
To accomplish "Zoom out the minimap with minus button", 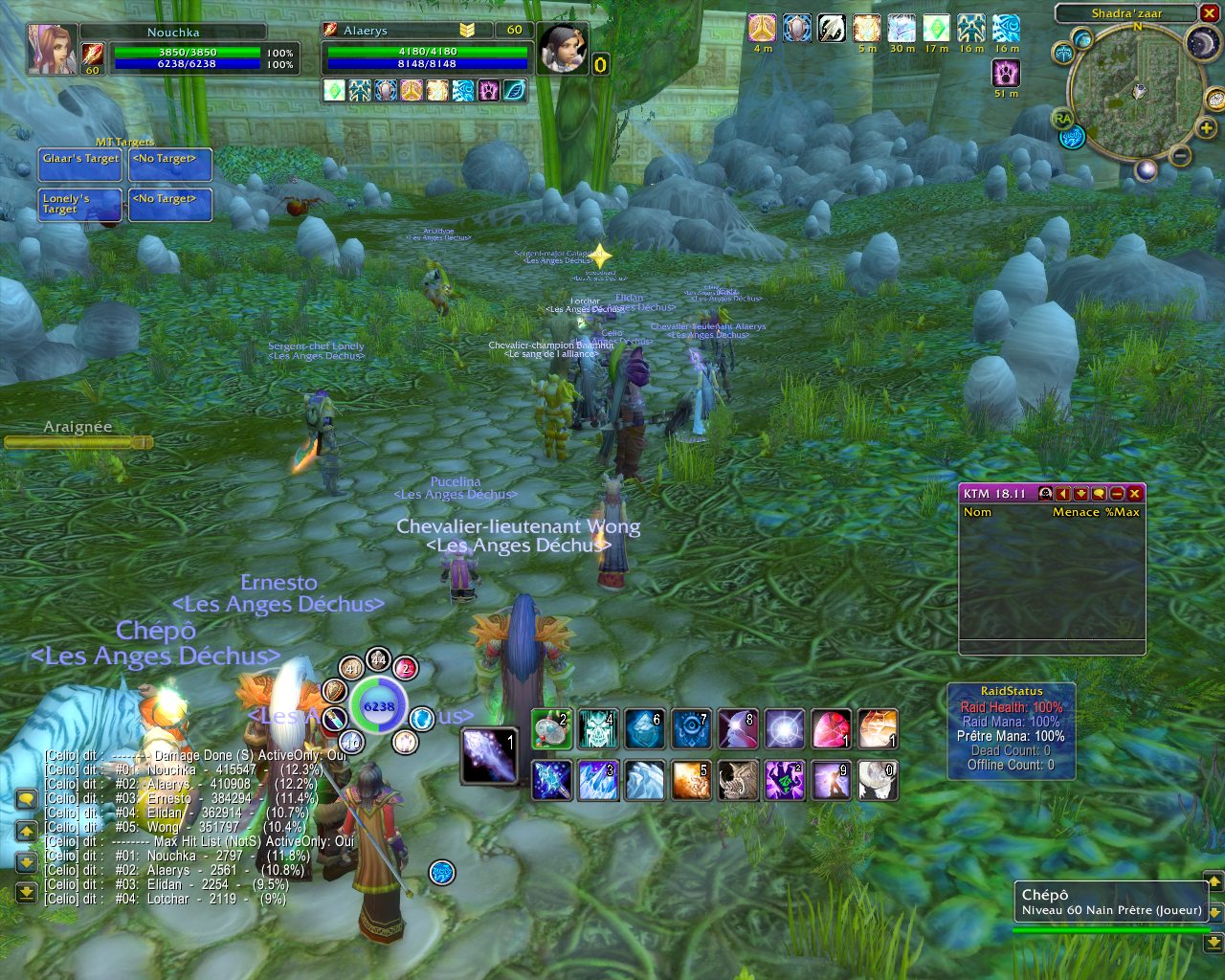I will click(1180, 156).
